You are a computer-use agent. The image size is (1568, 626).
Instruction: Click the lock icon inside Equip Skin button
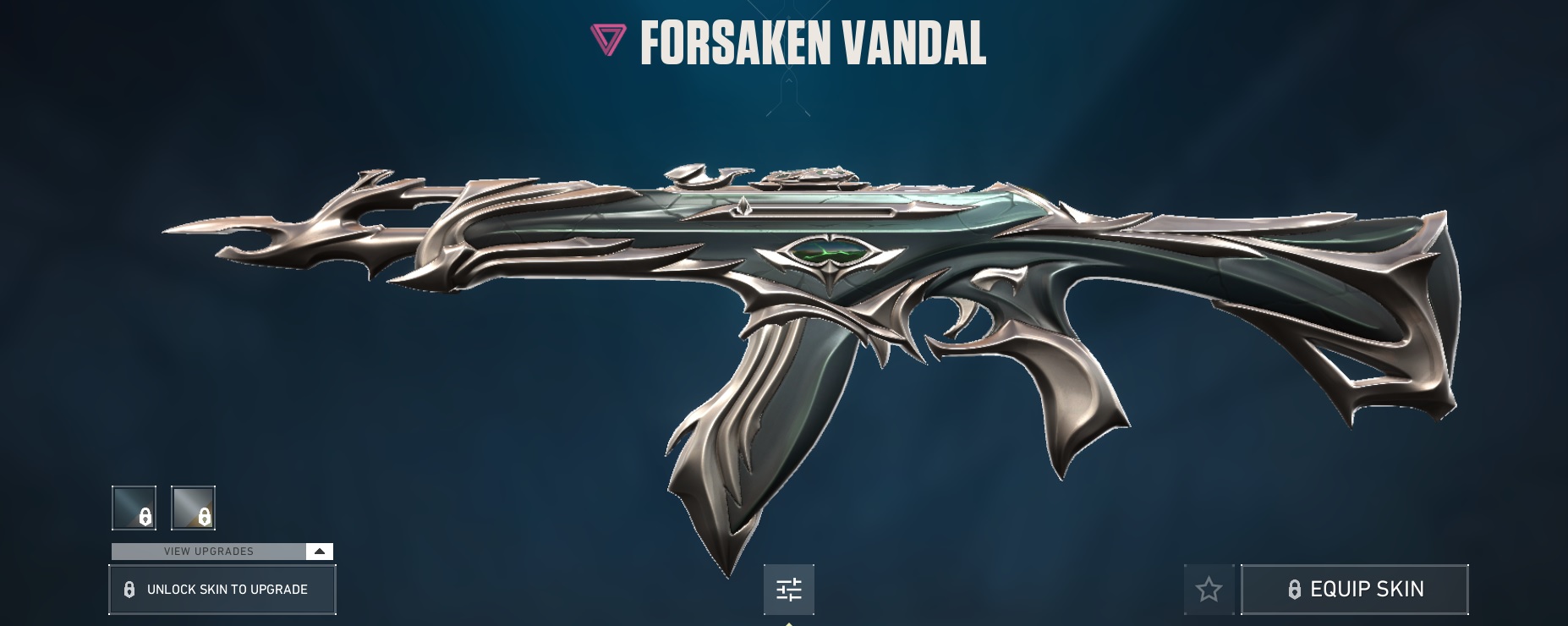(x=1294, y=588)
